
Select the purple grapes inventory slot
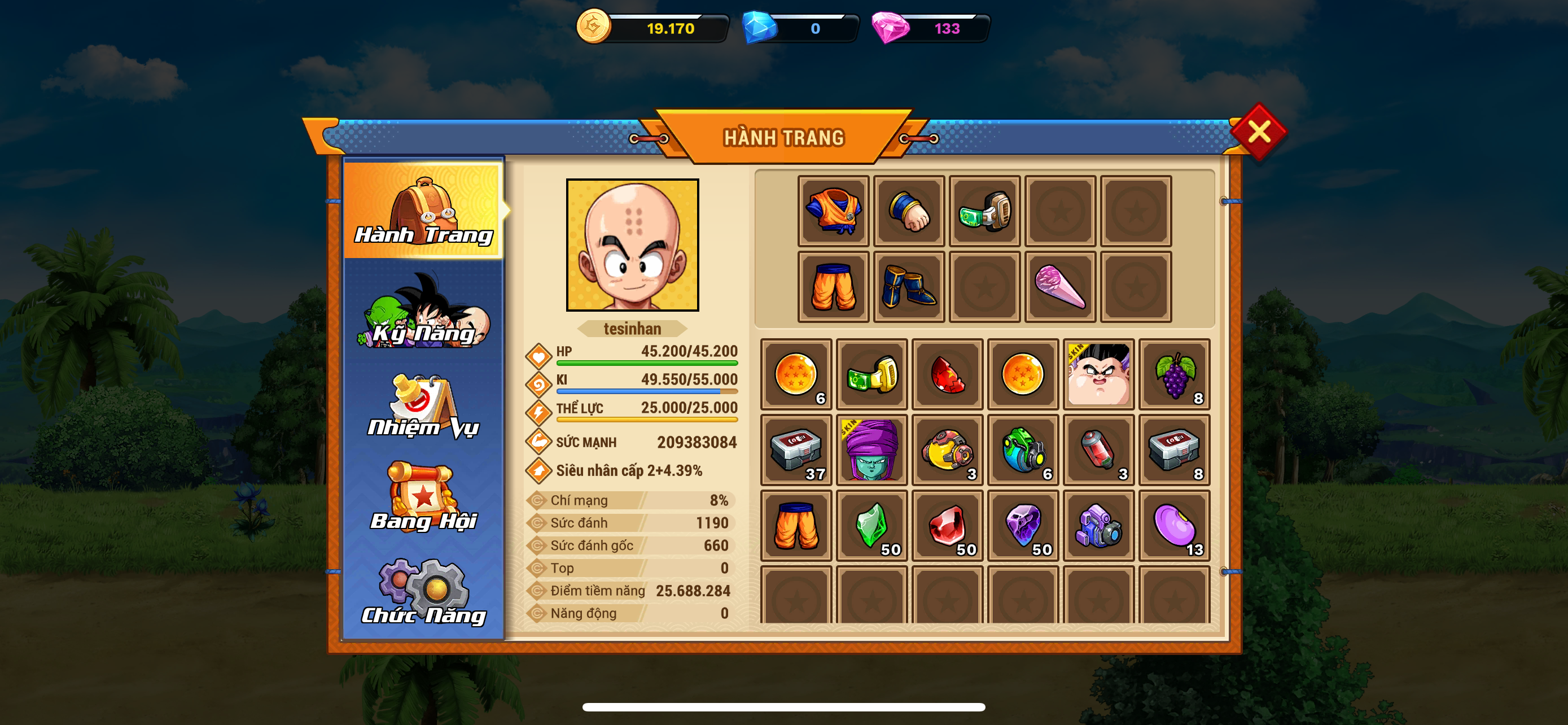1174,374
